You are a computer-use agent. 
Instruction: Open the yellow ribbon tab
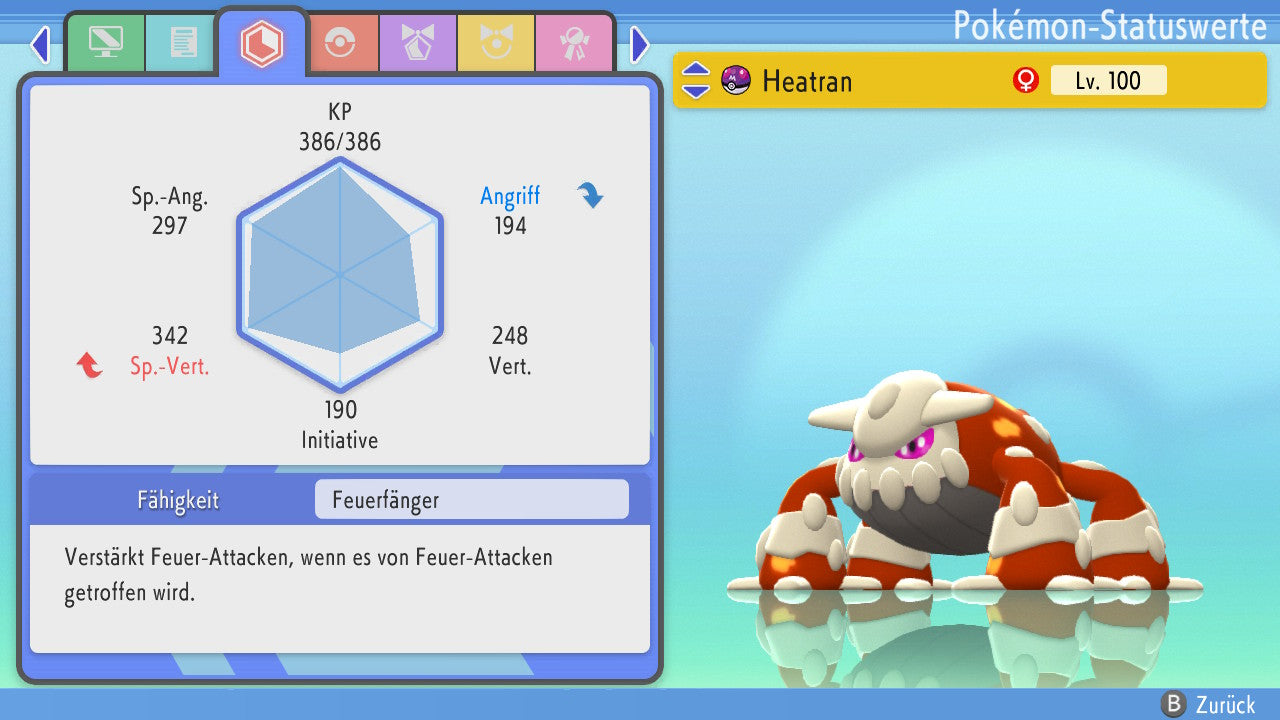[496, 43]
